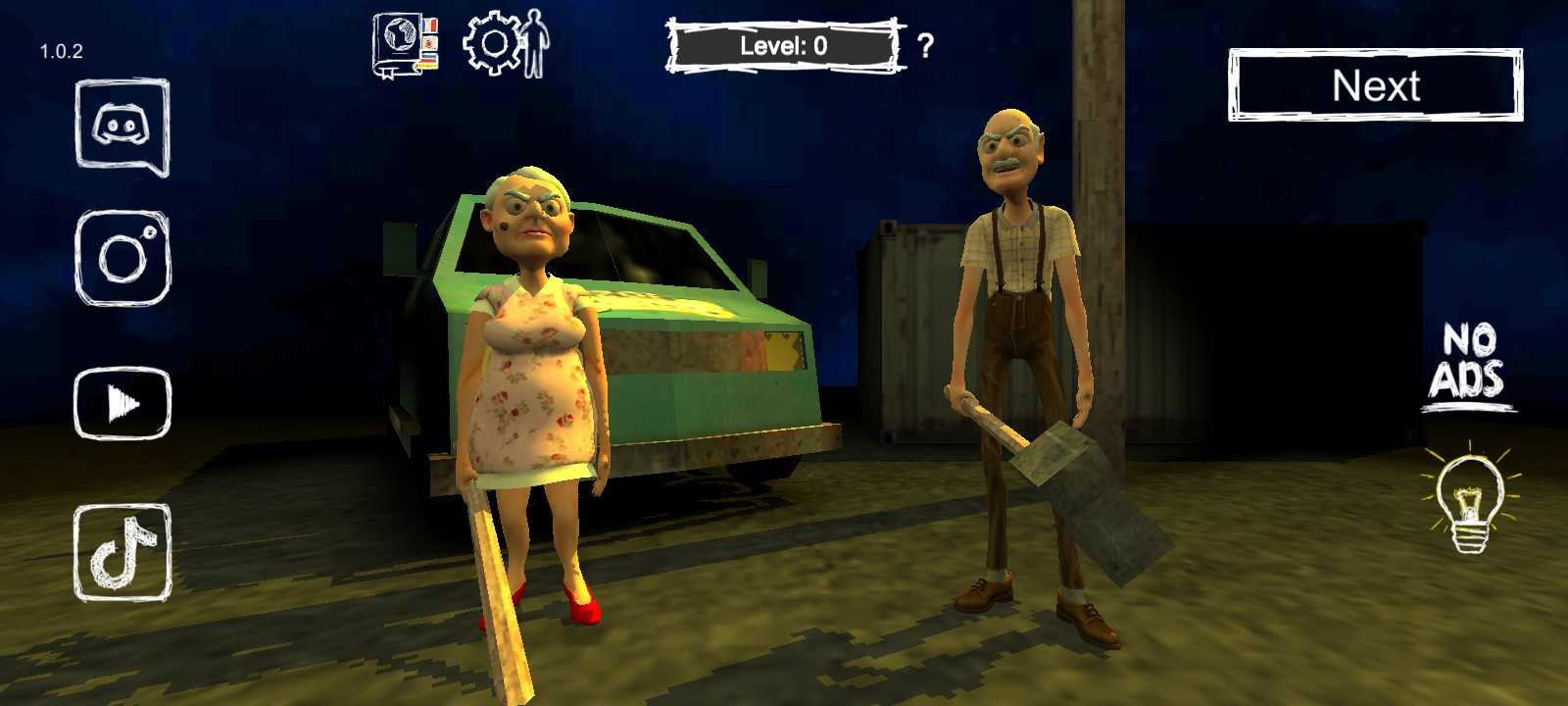Viewport: 1568px width, 706px height.
Task: Open the TikTok icon
Action: [x=122, y=552]
